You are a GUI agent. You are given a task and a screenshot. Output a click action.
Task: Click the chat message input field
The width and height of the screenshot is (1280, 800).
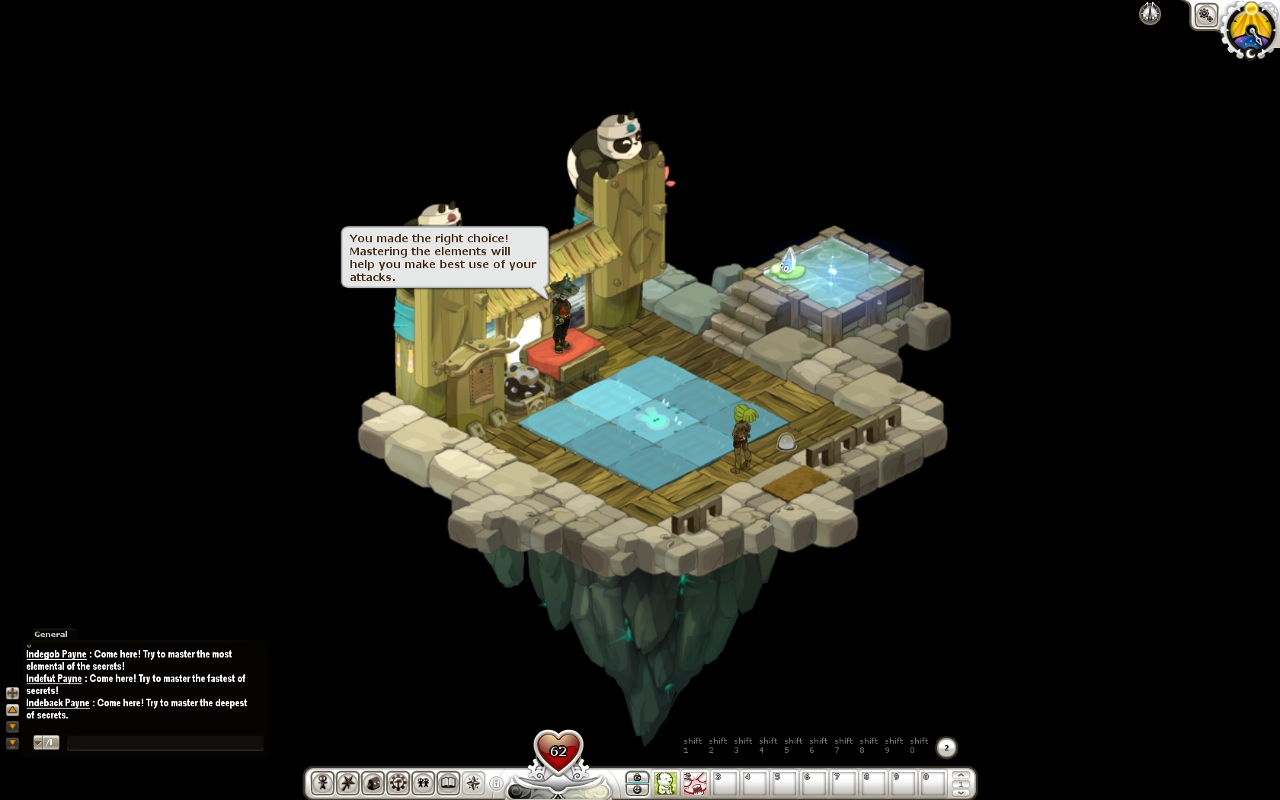pos(164,743)
